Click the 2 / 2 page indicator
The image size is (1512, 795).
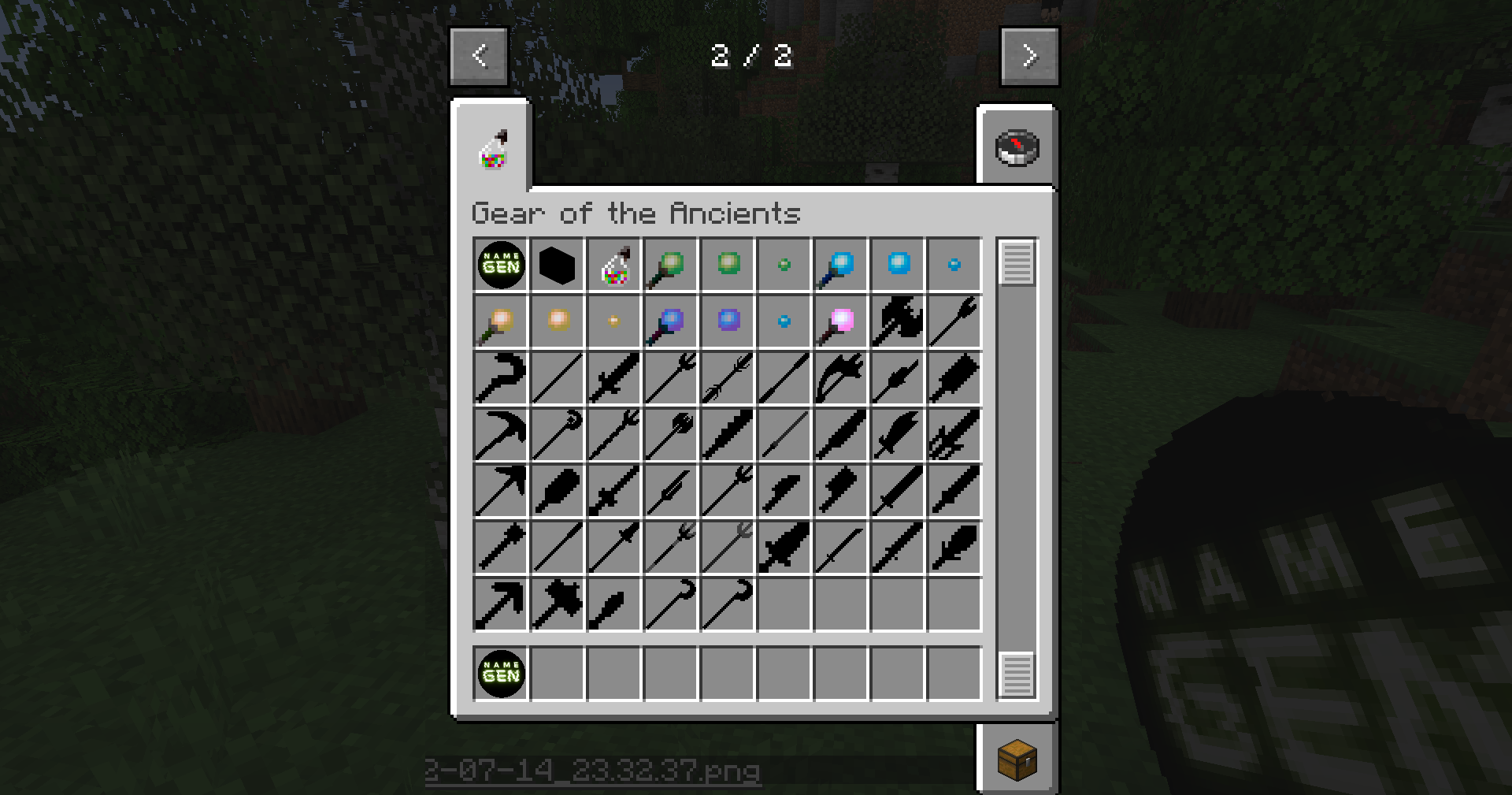[753, 55]
